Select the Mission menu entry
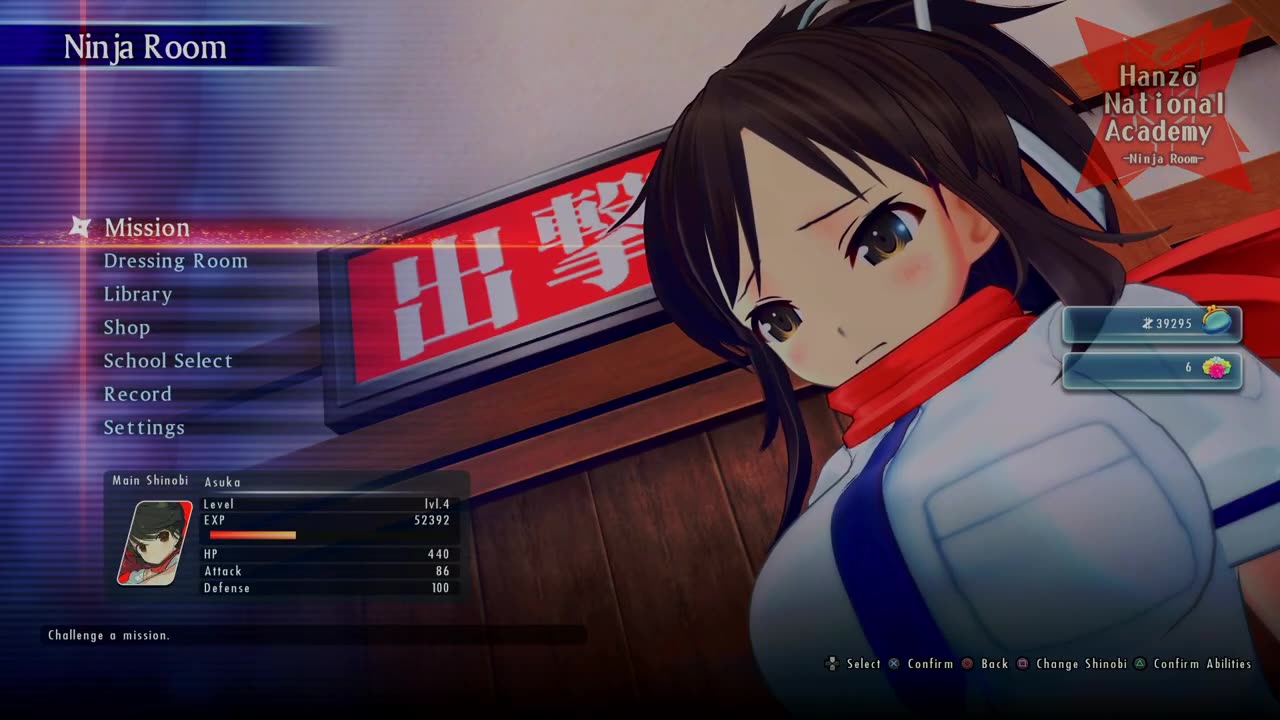This screenshot has width=1280, height=720. [146, 228]
